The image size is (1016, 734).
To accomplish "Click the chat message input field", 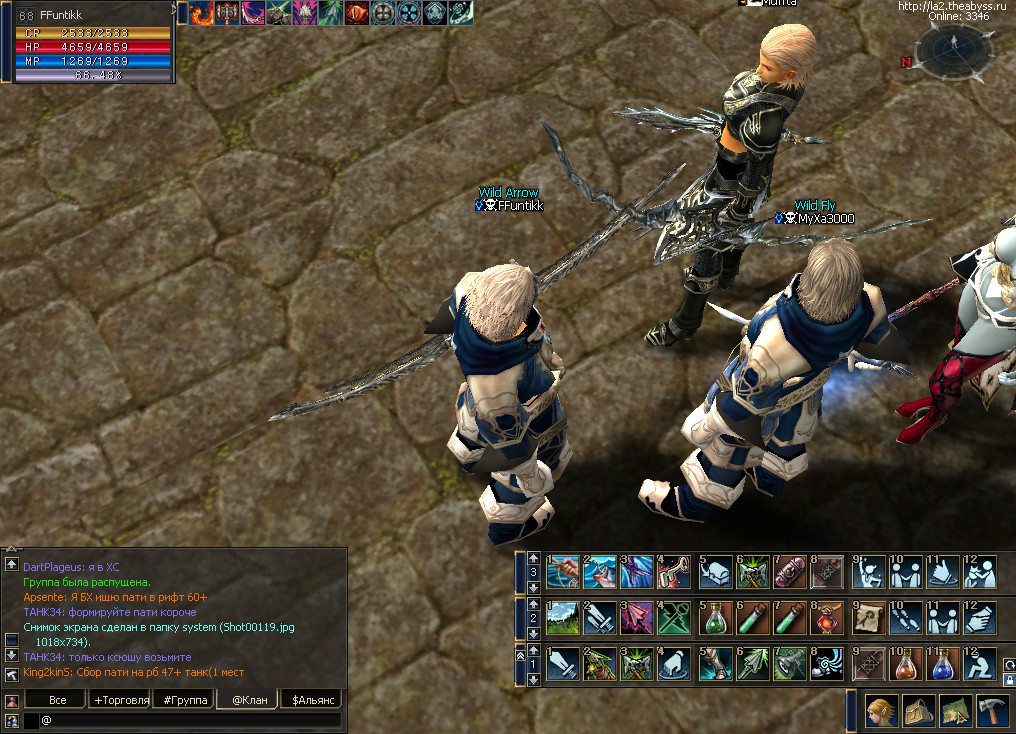I will click(x=190, y=720).
